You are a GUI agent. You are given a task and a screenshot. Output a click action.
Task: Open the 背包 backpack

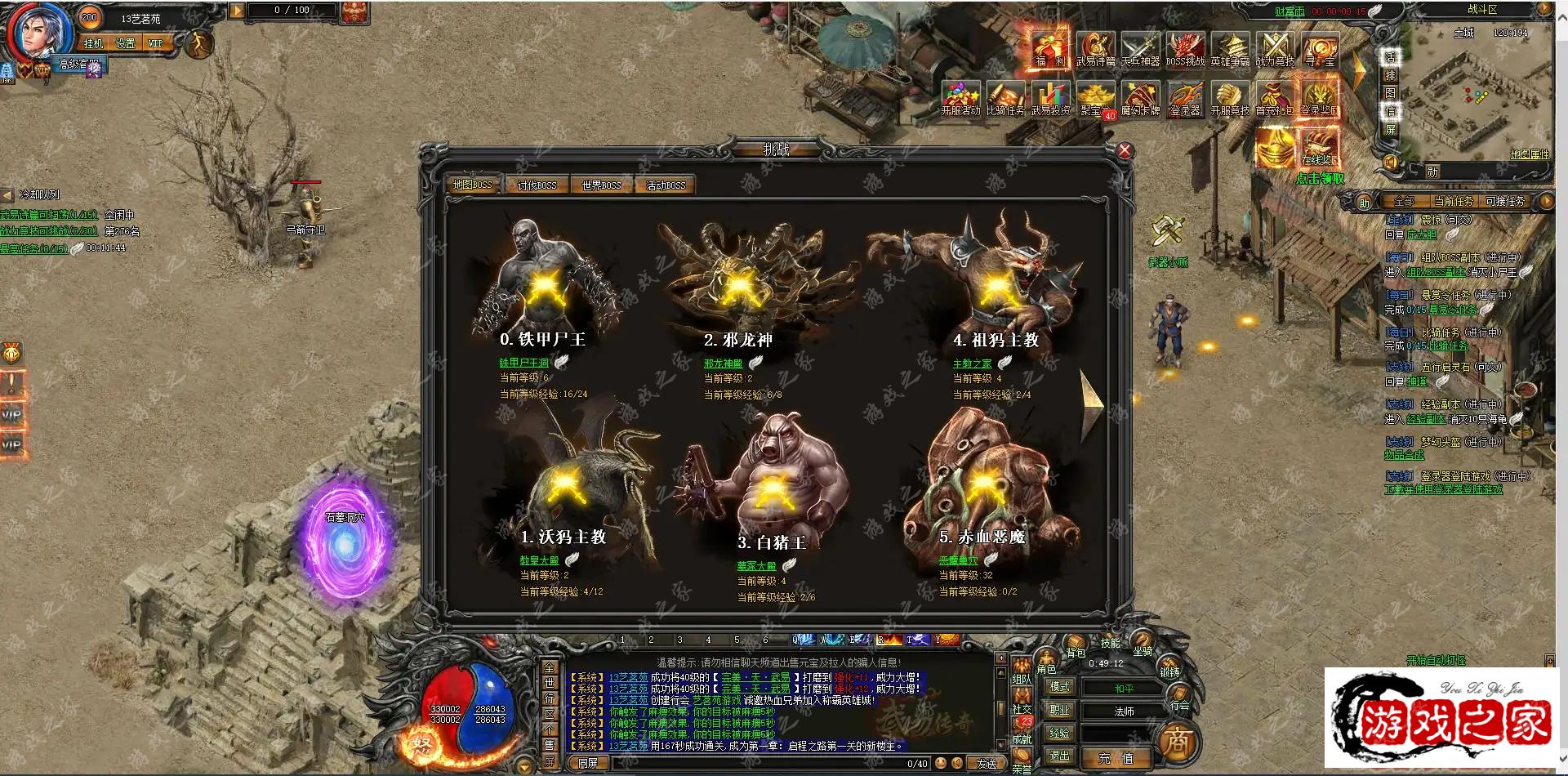(x=1075, y=649)
